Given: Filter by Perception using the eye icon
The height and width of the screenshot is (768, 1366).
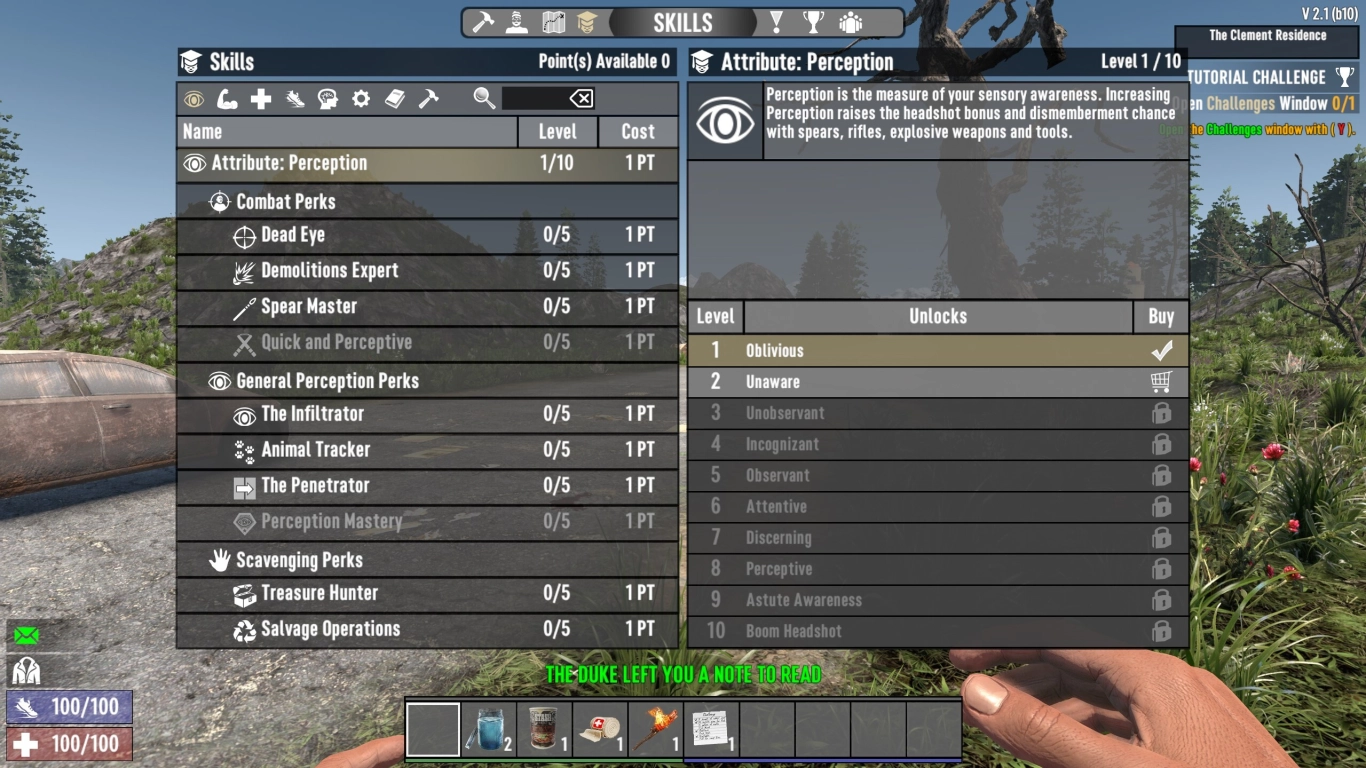Looking at the screenshot, I should (192, 98).
